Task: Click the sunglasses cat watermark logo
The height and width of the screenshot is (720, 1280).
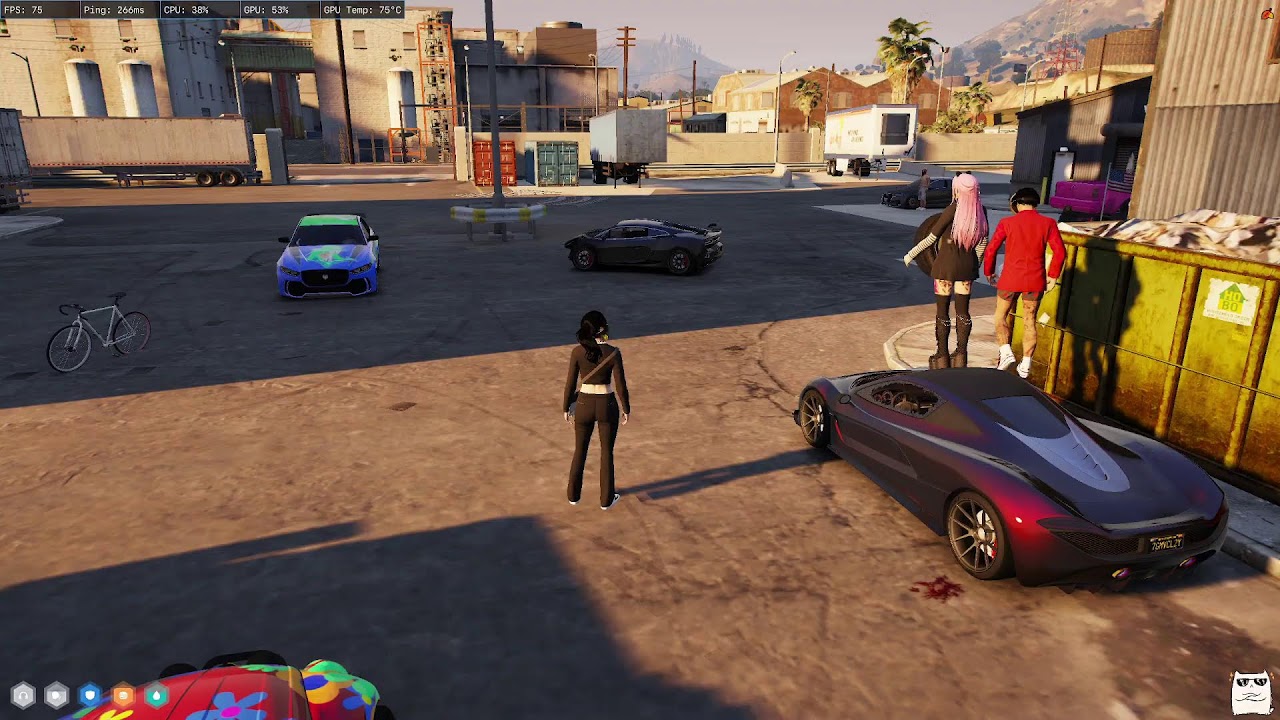Action: [1251, 691]
